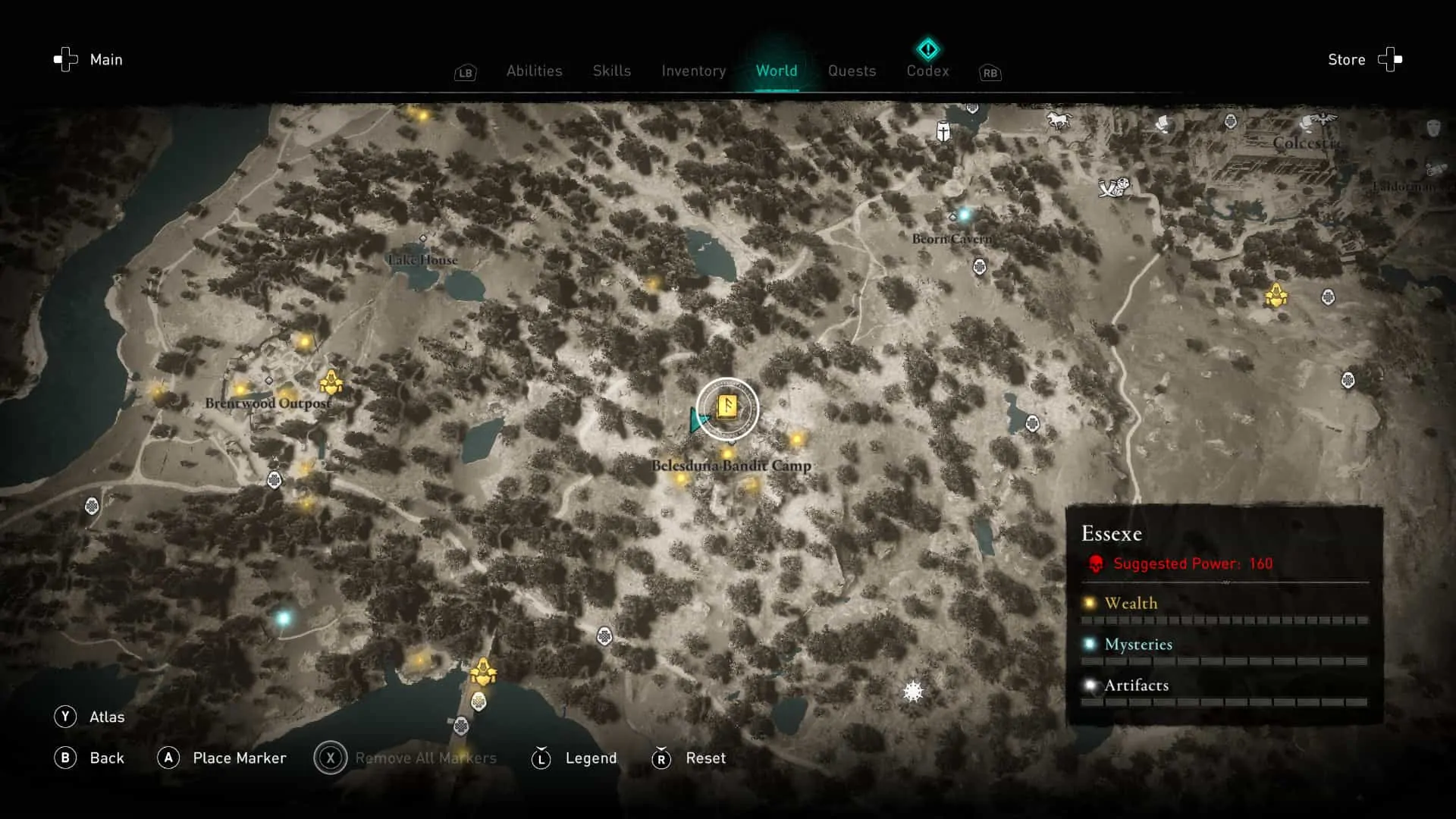Click the mask icon at the map's right edge
The image size is (1456, 819).
pyautogui.click(x=1433, y=128)
